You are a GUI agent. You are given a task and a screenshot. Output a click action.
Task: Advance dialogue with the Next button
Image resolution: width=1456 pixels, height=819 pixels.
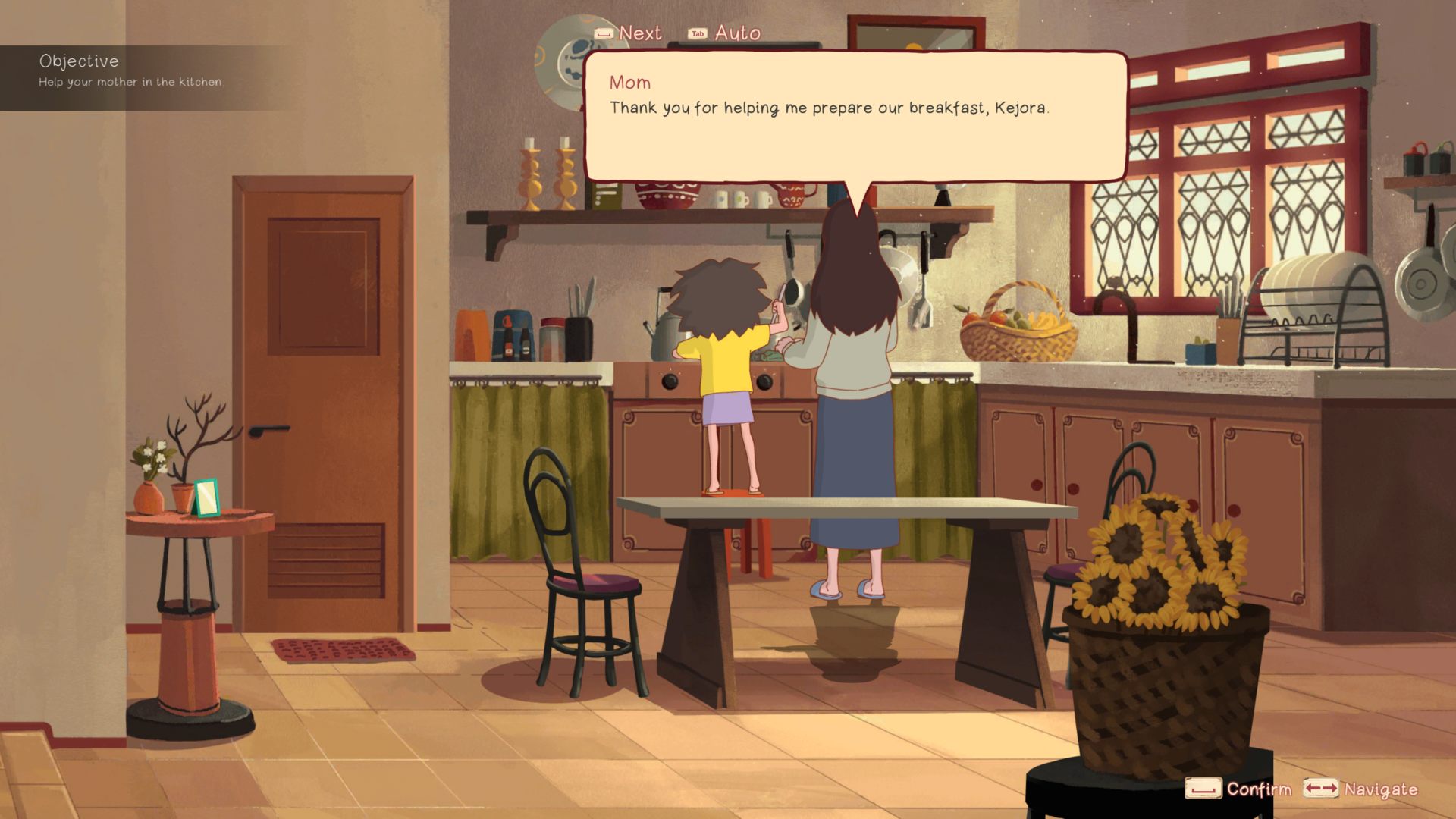[629, 33]
